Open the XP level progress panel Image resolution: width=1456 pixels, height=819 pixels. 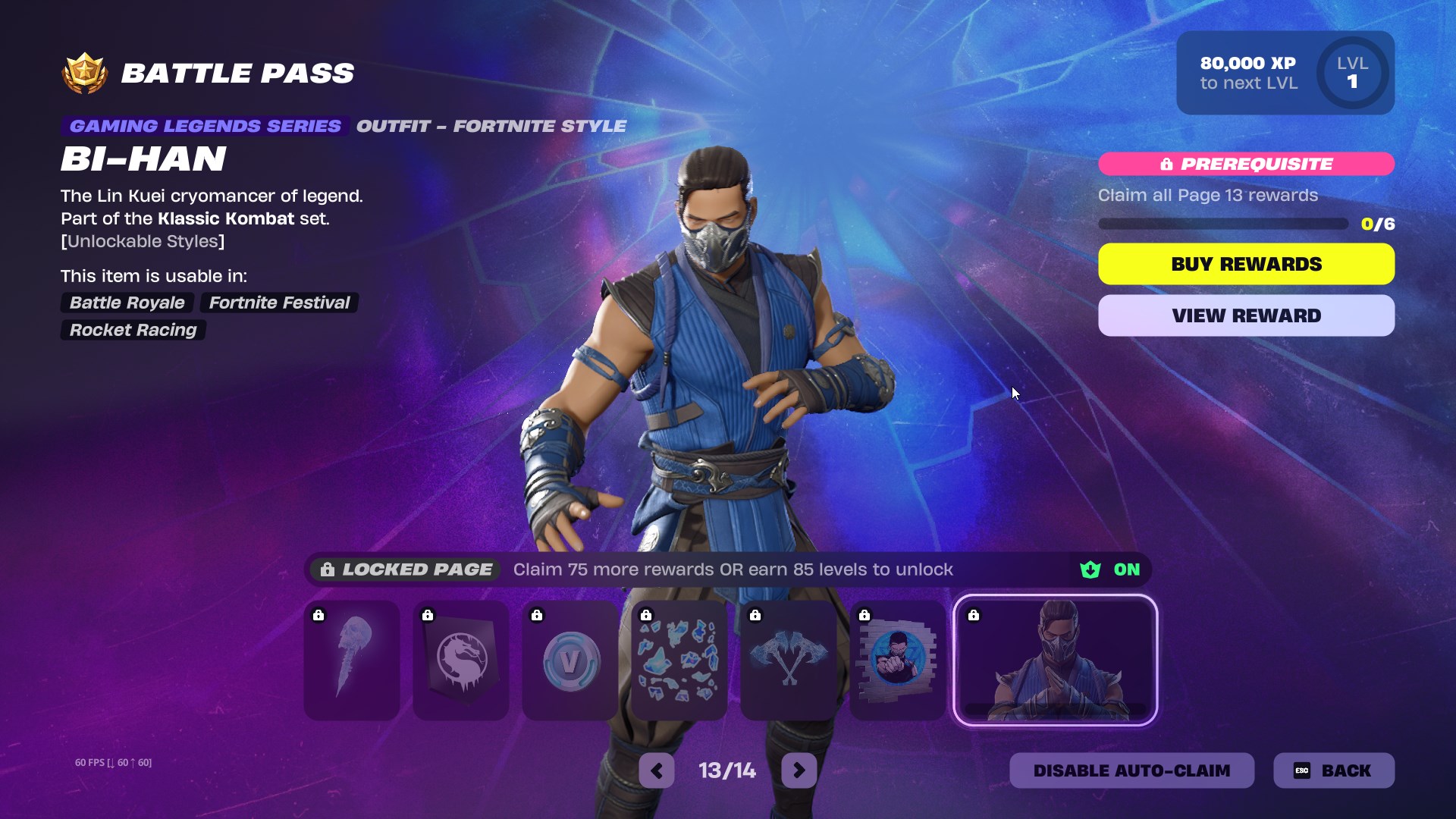[x=1285, y=73]
